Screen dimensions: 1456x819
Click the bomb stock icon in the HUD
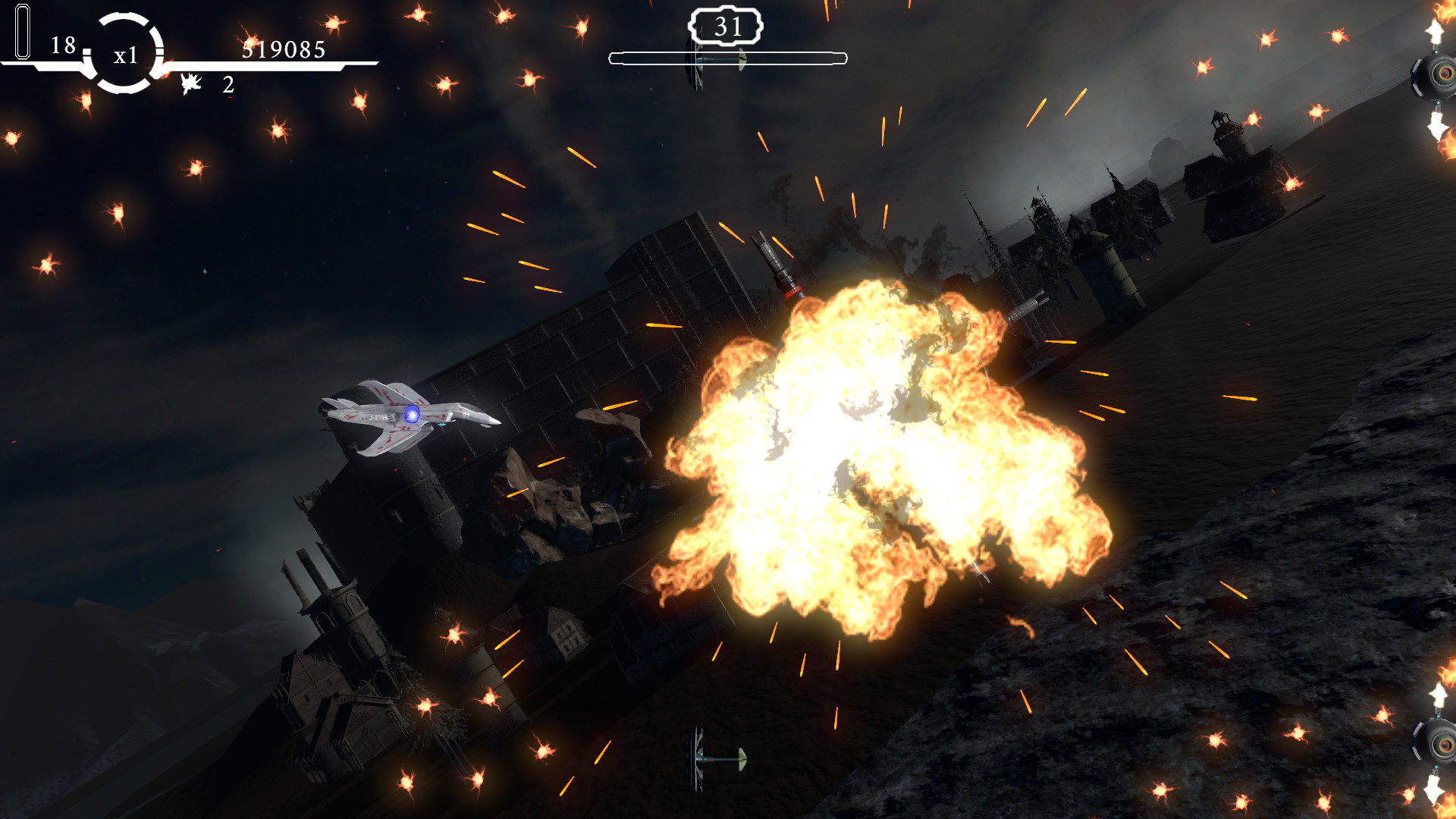[x=192, y=83]
